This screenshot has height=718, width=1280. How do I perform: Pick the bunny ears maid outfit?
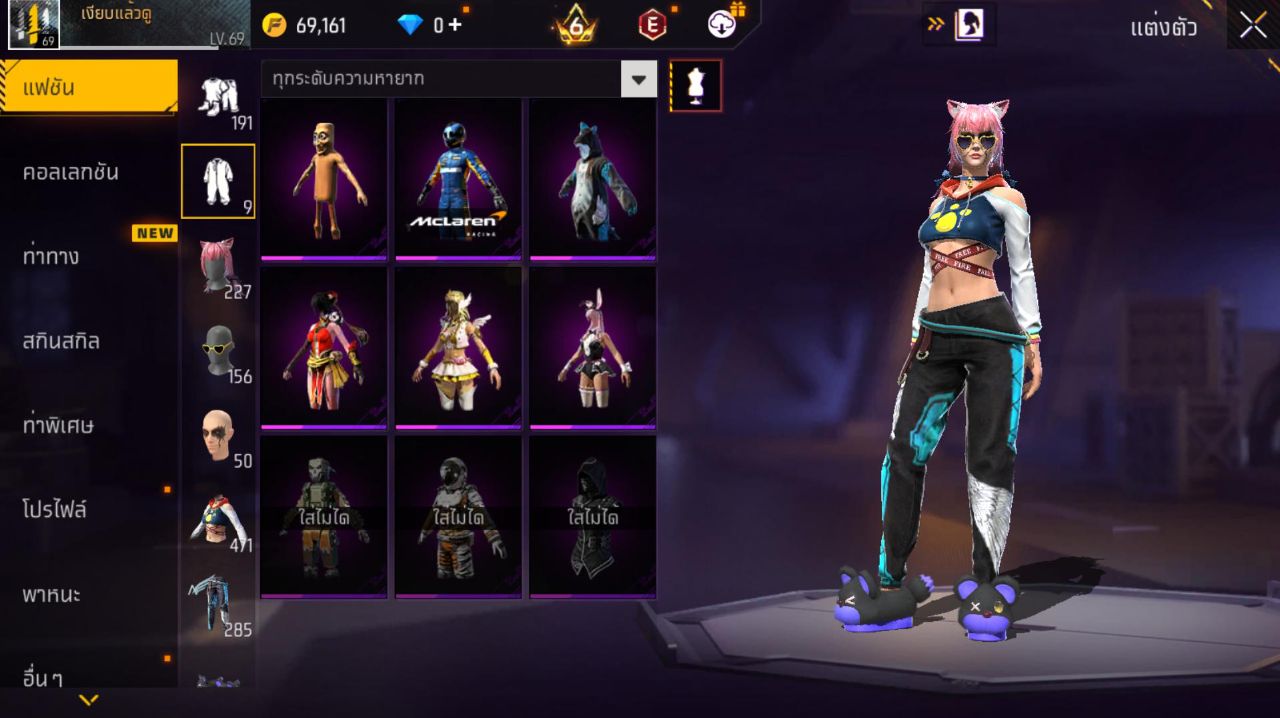(592, 348)
